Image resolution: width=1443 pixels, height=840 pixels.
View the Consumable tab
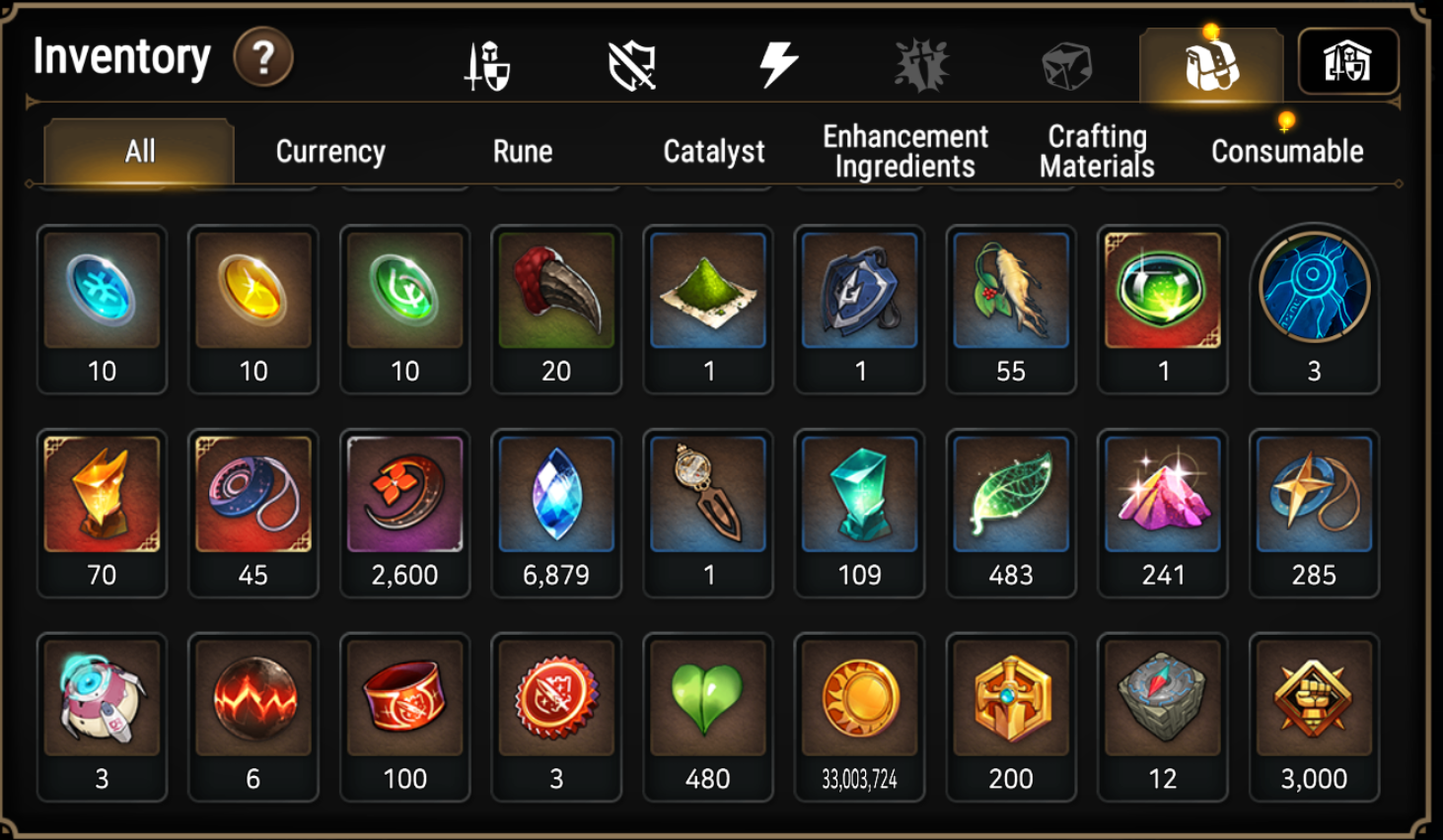tap(1287, 151)
